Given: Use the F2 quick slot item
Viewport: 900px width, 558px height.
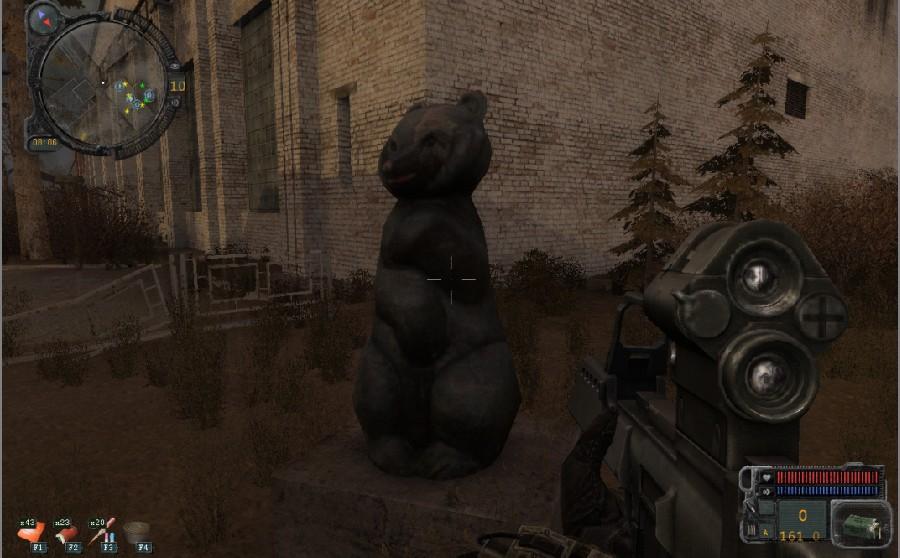Looking at the screenshot, I should coord(68,533).
